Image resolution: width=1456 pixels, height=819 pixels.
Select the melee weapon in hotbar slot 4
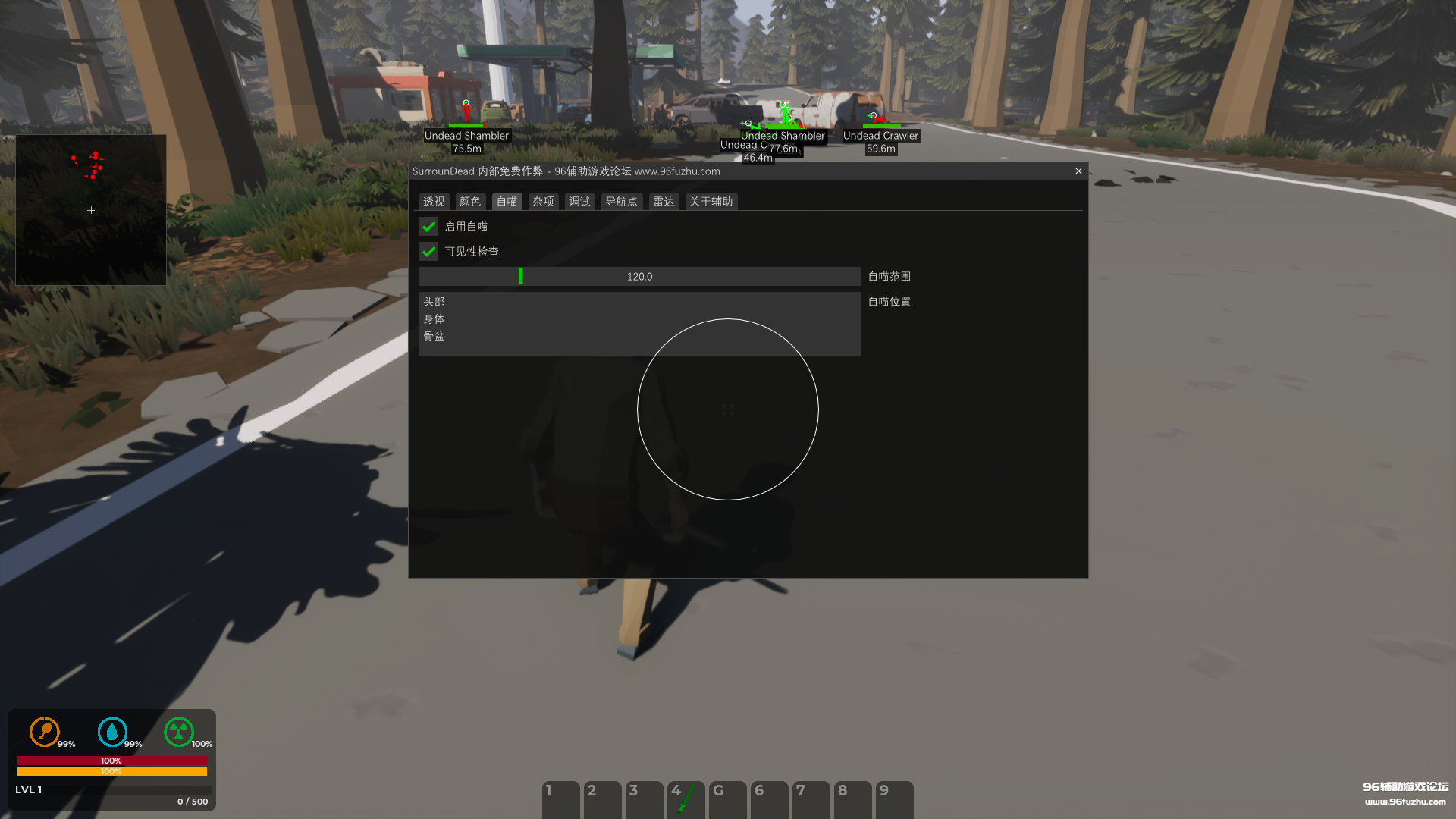click(x=686, y=799)
